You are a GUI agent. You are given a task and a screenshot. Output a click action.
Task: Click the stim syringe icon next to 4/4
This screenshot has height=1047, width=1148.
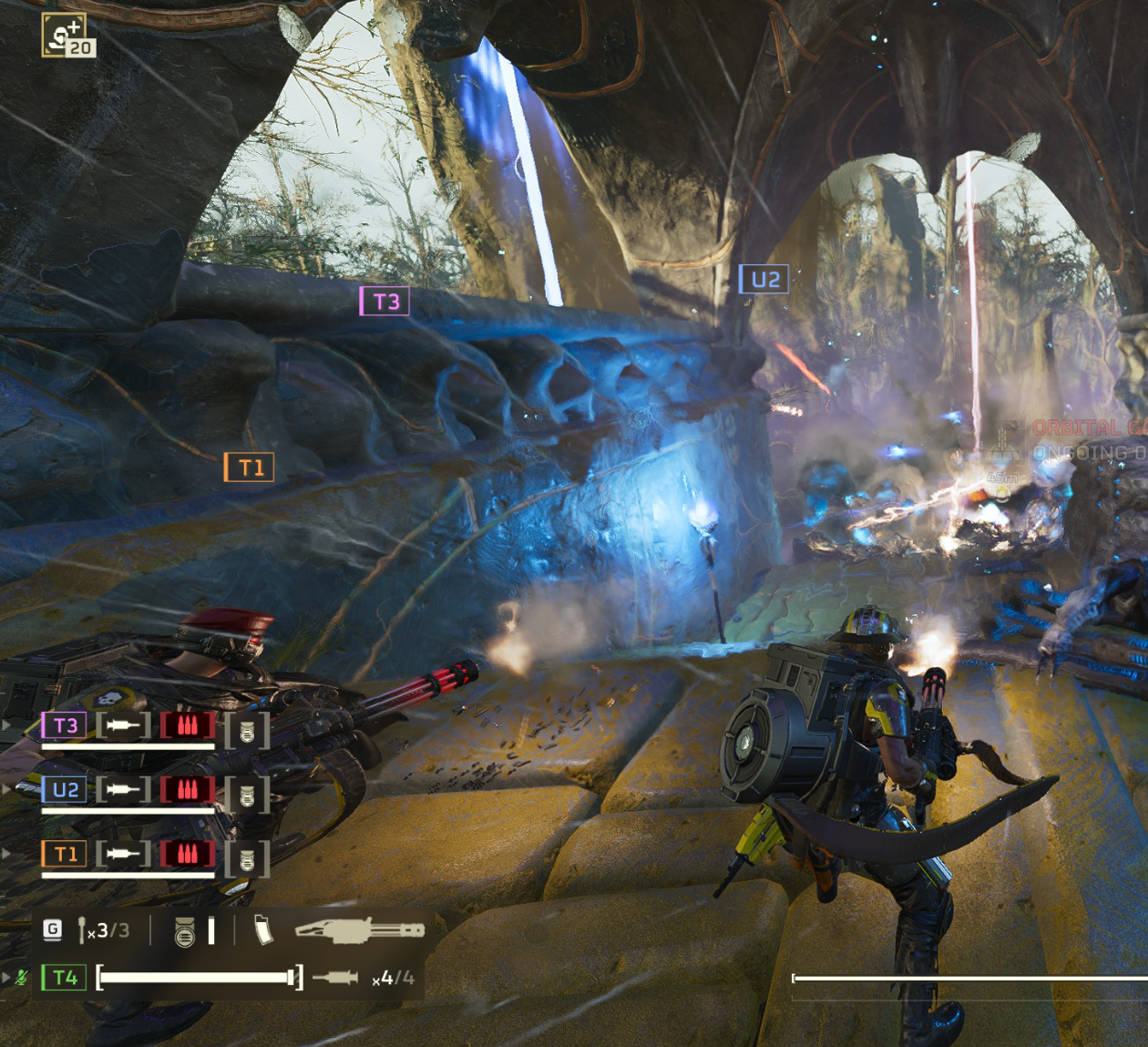point(335,978)
